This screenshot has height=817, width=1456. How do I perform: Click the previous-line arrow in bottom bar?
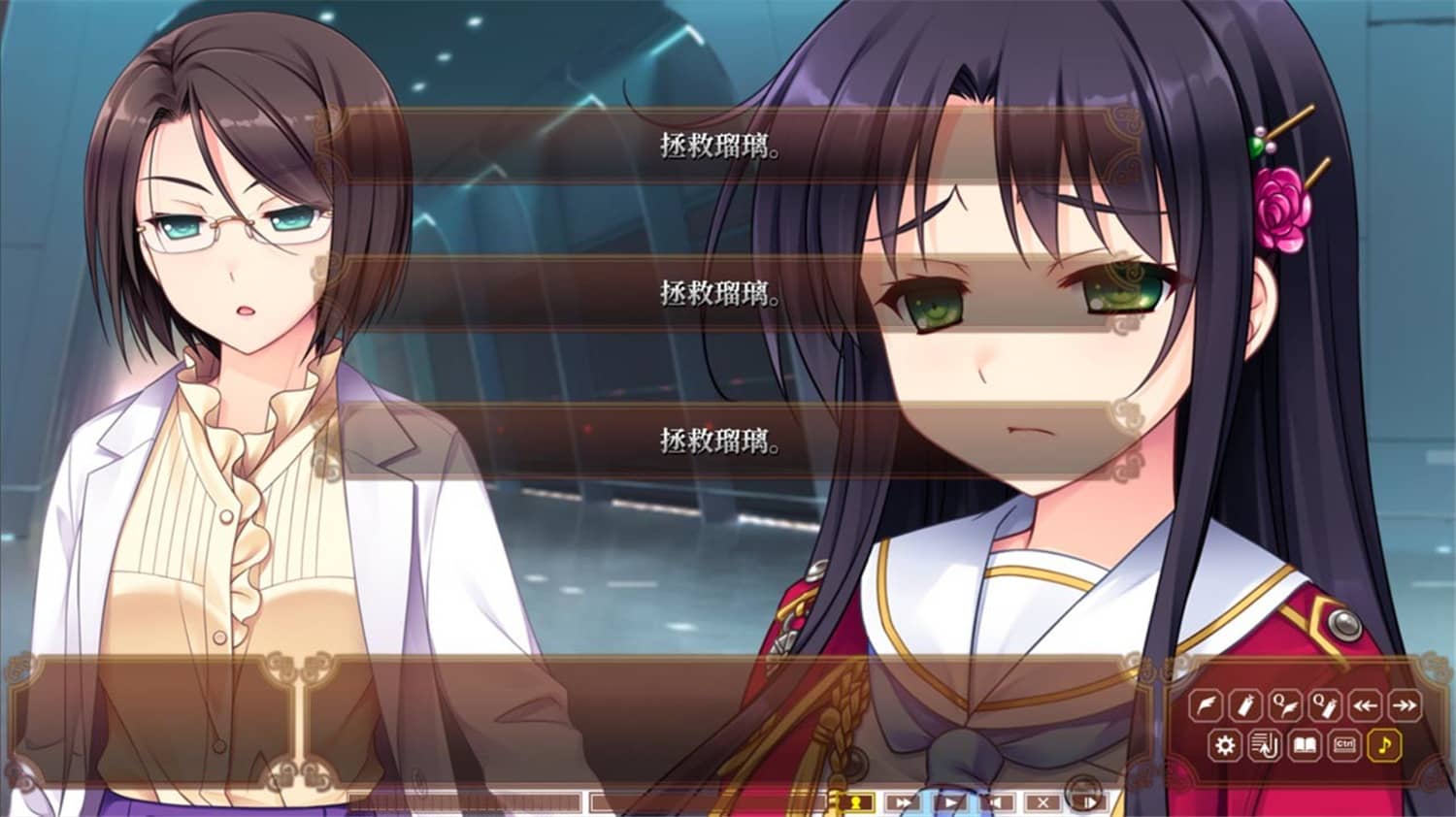click(x=996, y=801)
